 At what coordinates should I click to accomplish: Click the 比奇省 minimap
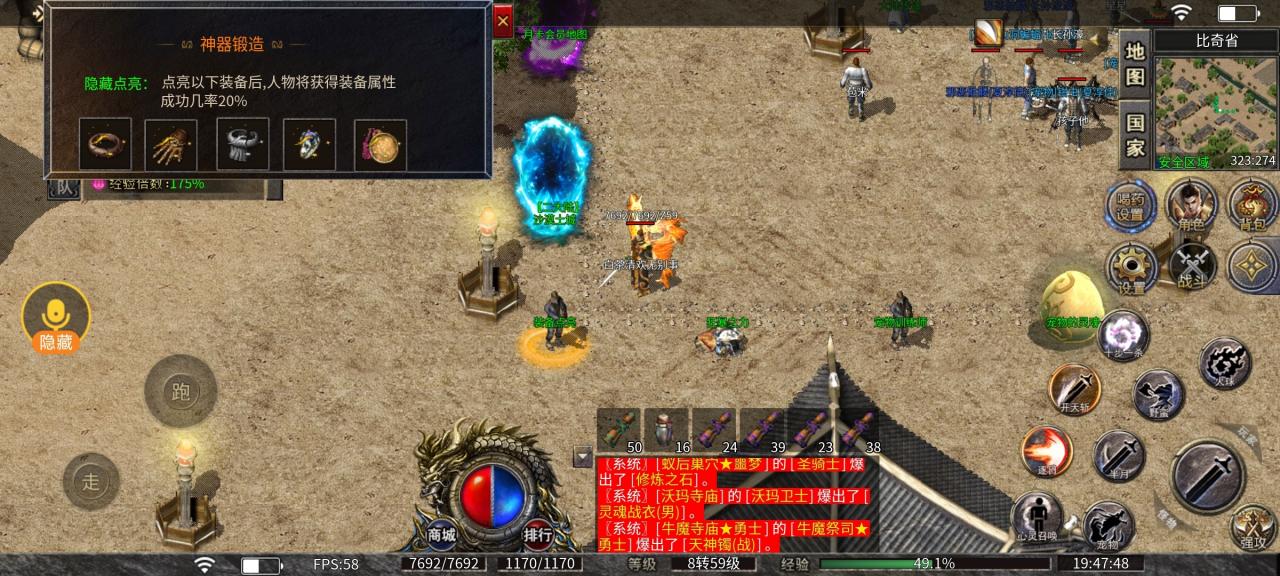point(1215,110)
